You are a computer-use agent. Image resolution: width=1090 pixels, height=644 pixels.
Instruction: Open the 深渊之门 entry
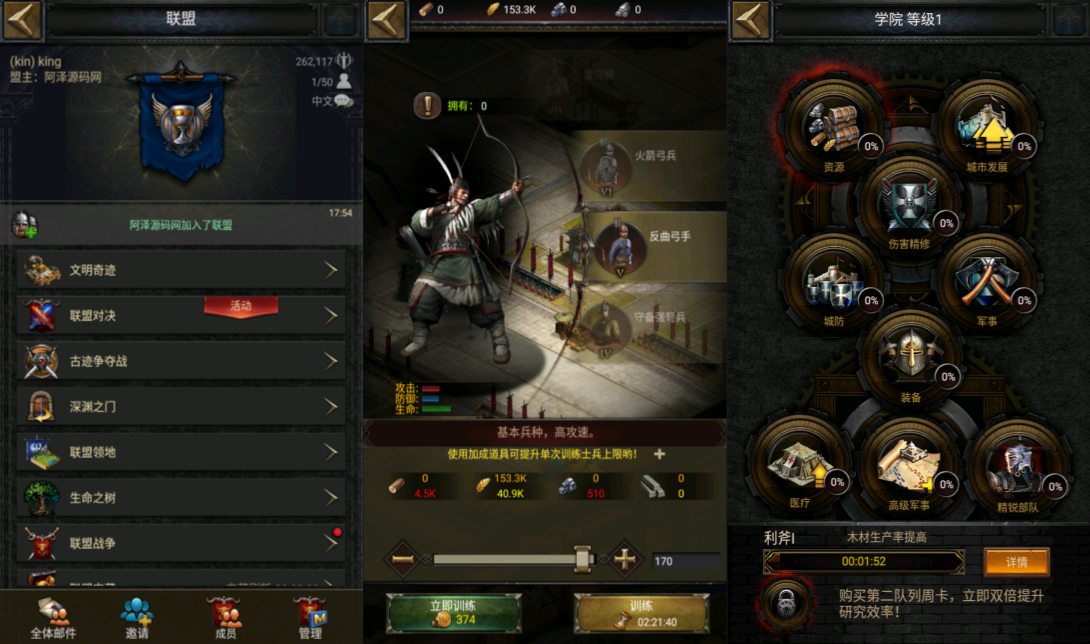181,407
